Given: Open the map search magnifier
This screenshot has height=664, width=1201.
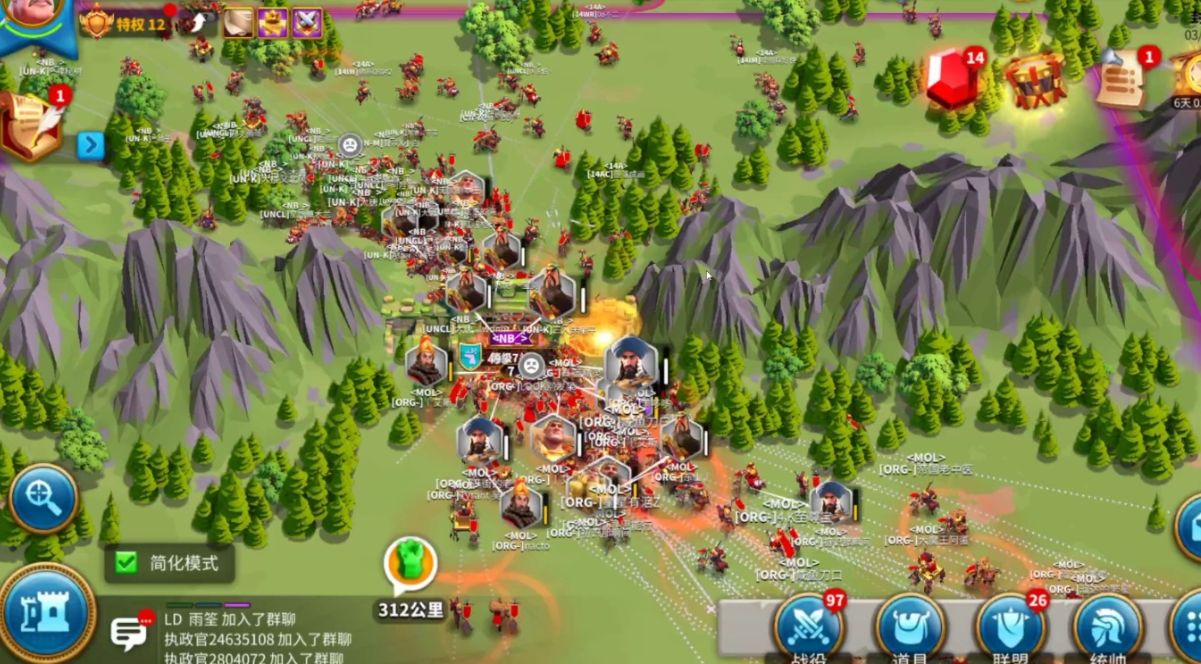Looking at the screenshot, I should pyautogui.click(x=43, y=497).
